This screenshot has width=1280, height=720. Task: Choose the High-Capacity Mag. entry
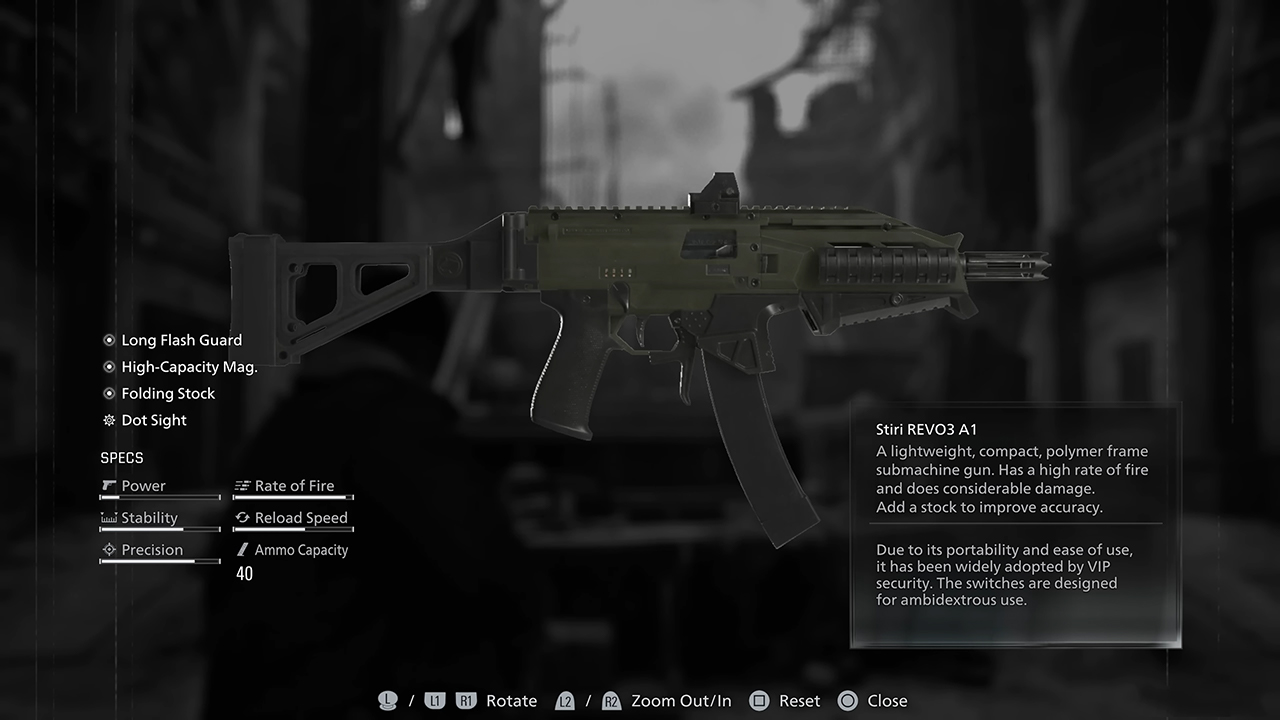pyautogui.click(x=189, y=367)
